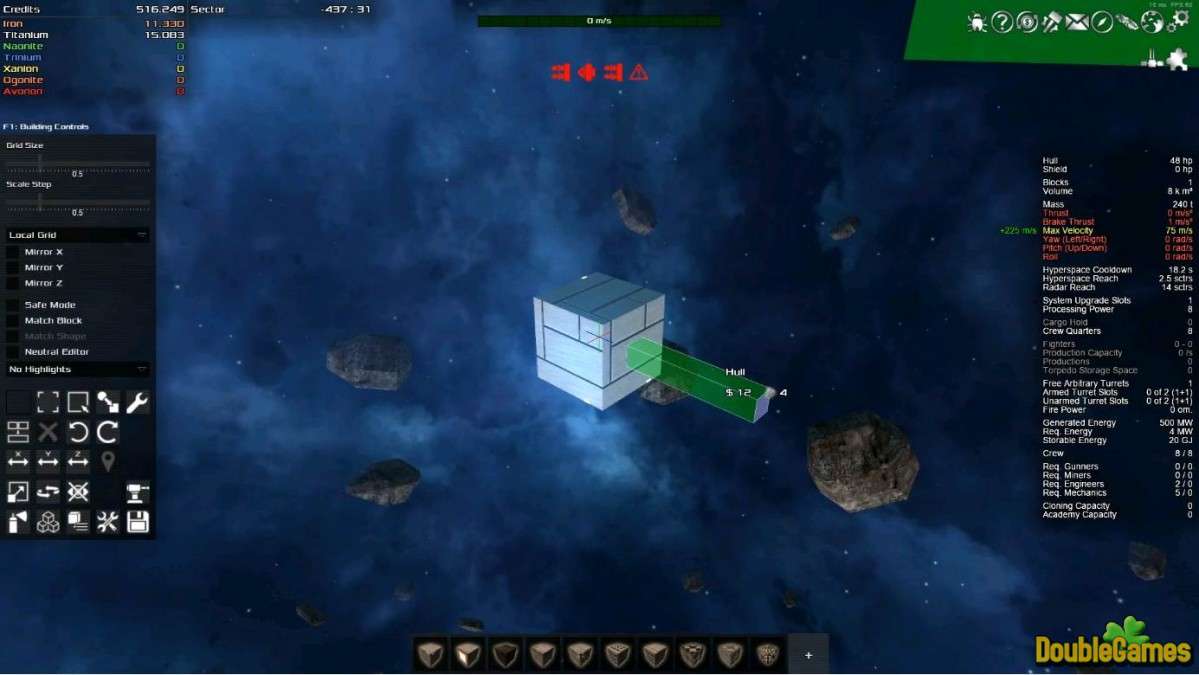Toggle the Mirror X checkbox
The width and height of the screenshot is (1199, 675).
pyautogui.click(x=13, y=252)
